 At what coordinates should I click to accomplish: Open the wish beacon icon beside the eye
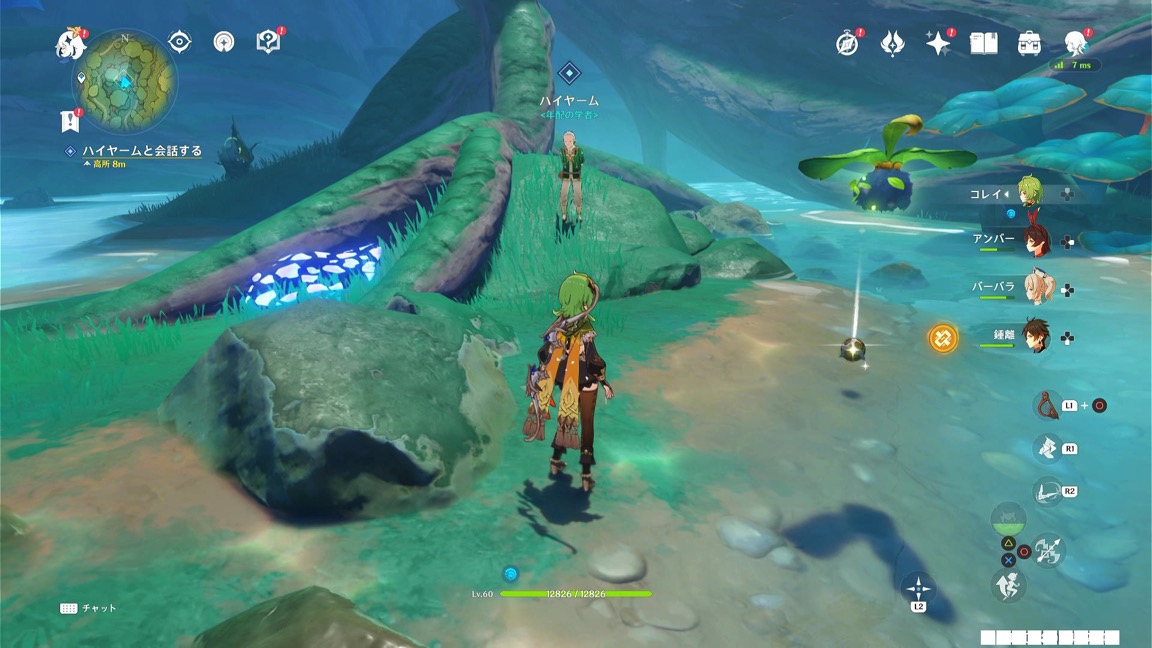pyautogui.click(x=224, y=41)
